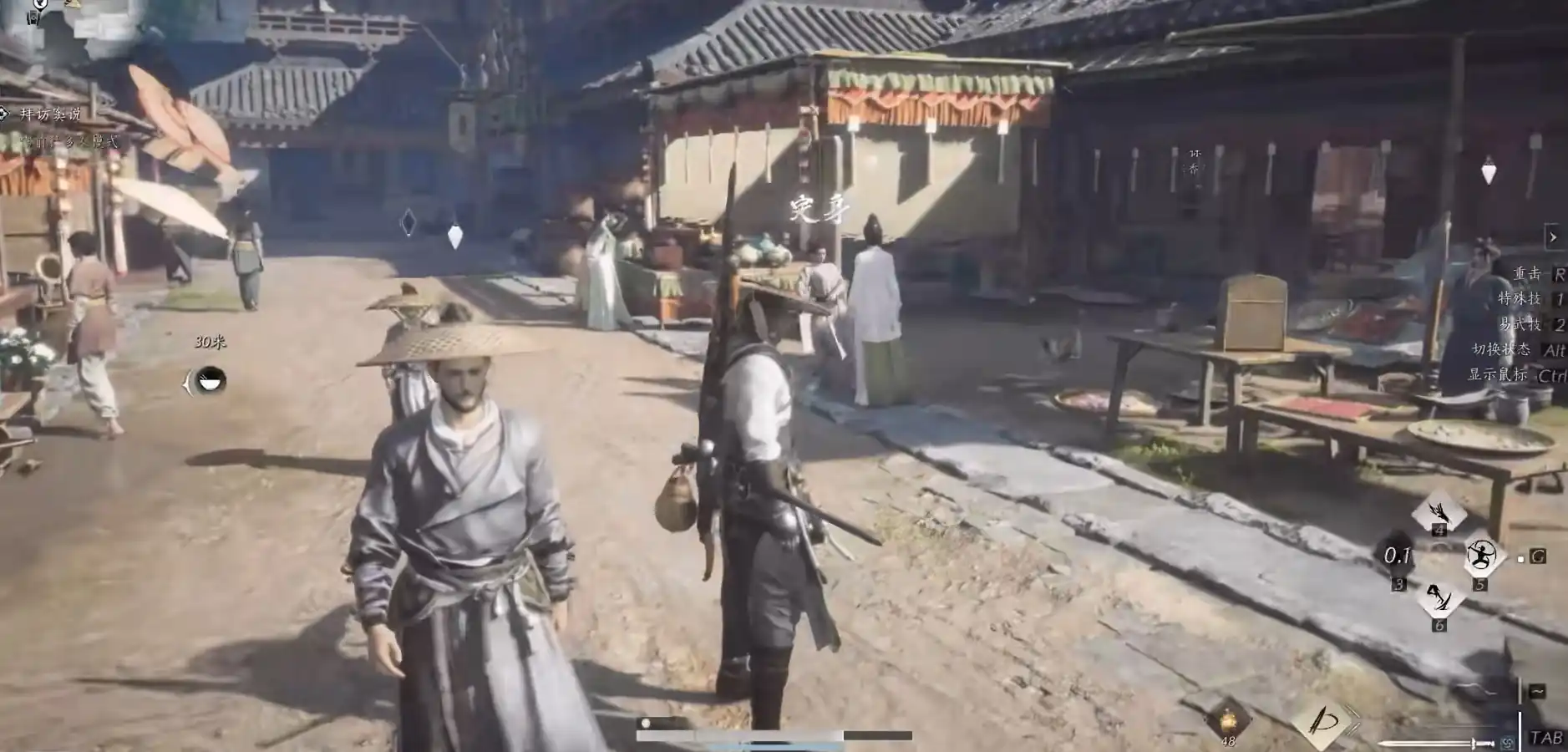Toggle the G lock-on indicator
This screenshot has height=752, width=1568.
pos(1538,556)
